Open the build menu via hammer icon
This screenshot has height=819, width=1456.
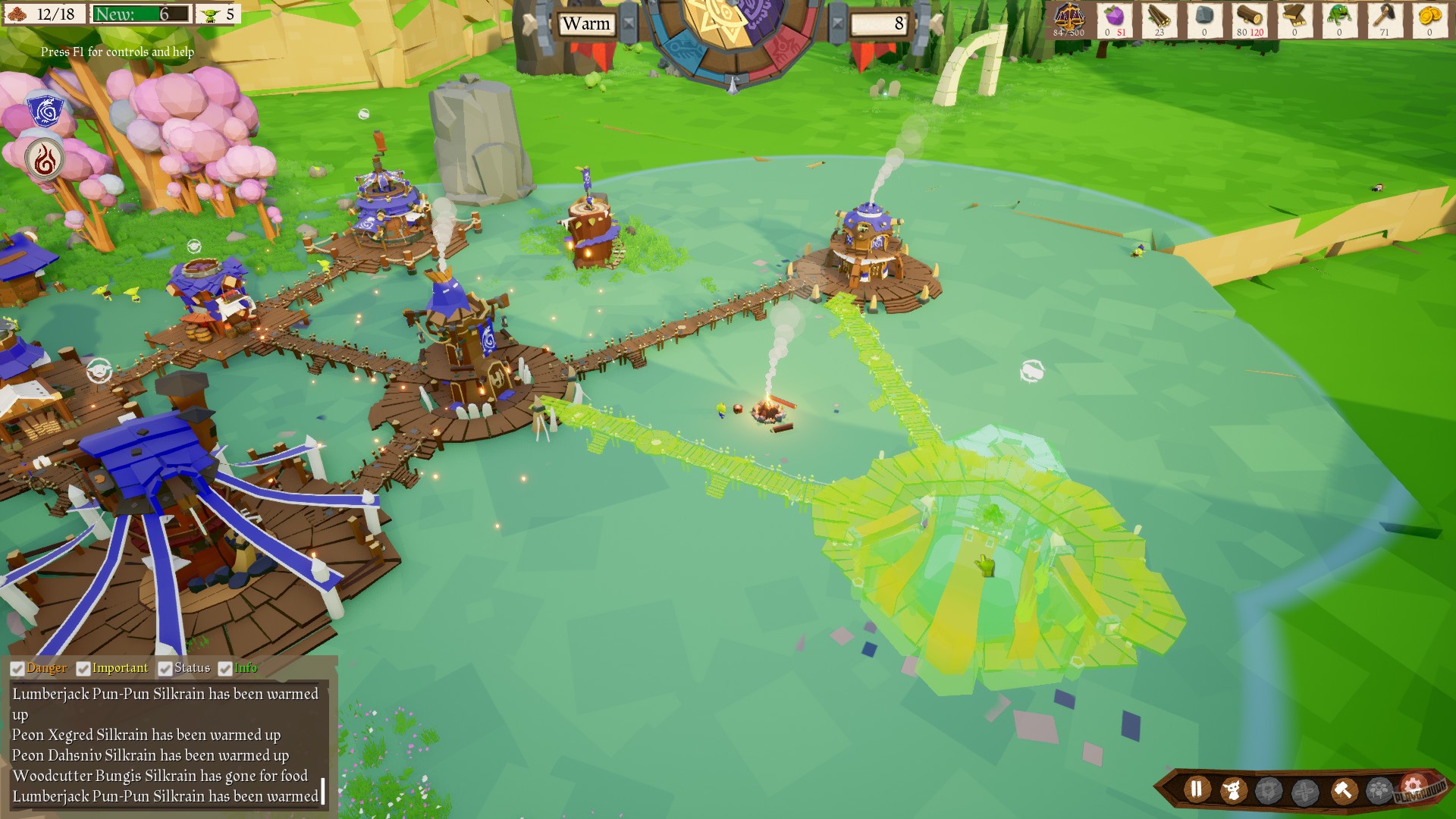(1344, 789)
